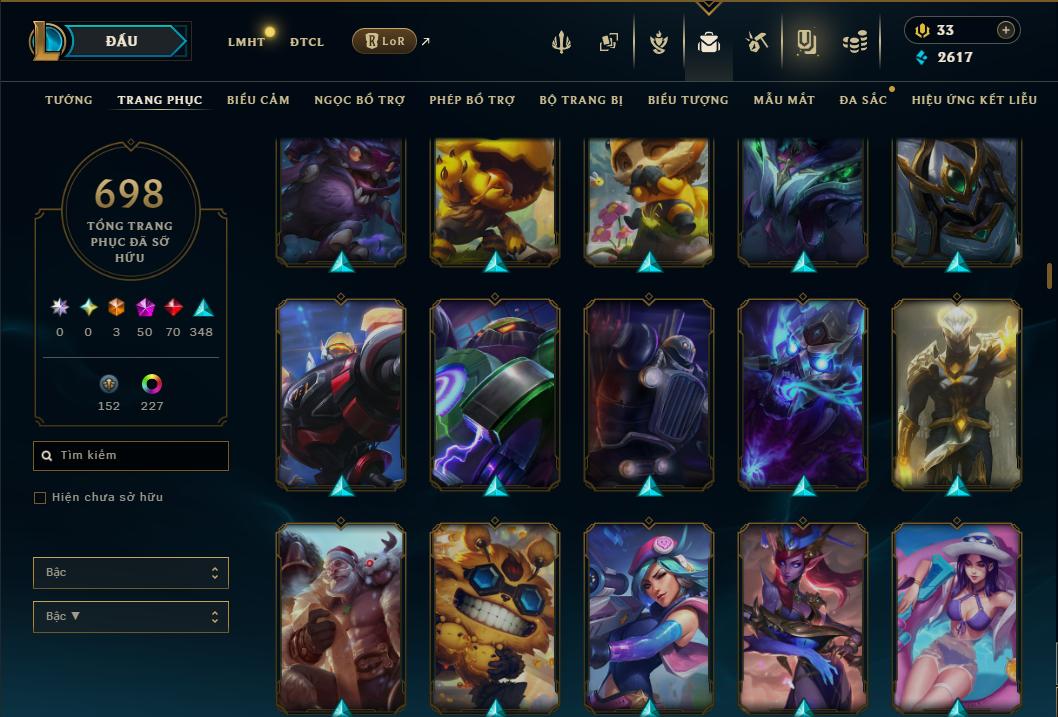Switch to the MẪU MẮT tab
The image size is (1058, 717).
click(784, 100)
